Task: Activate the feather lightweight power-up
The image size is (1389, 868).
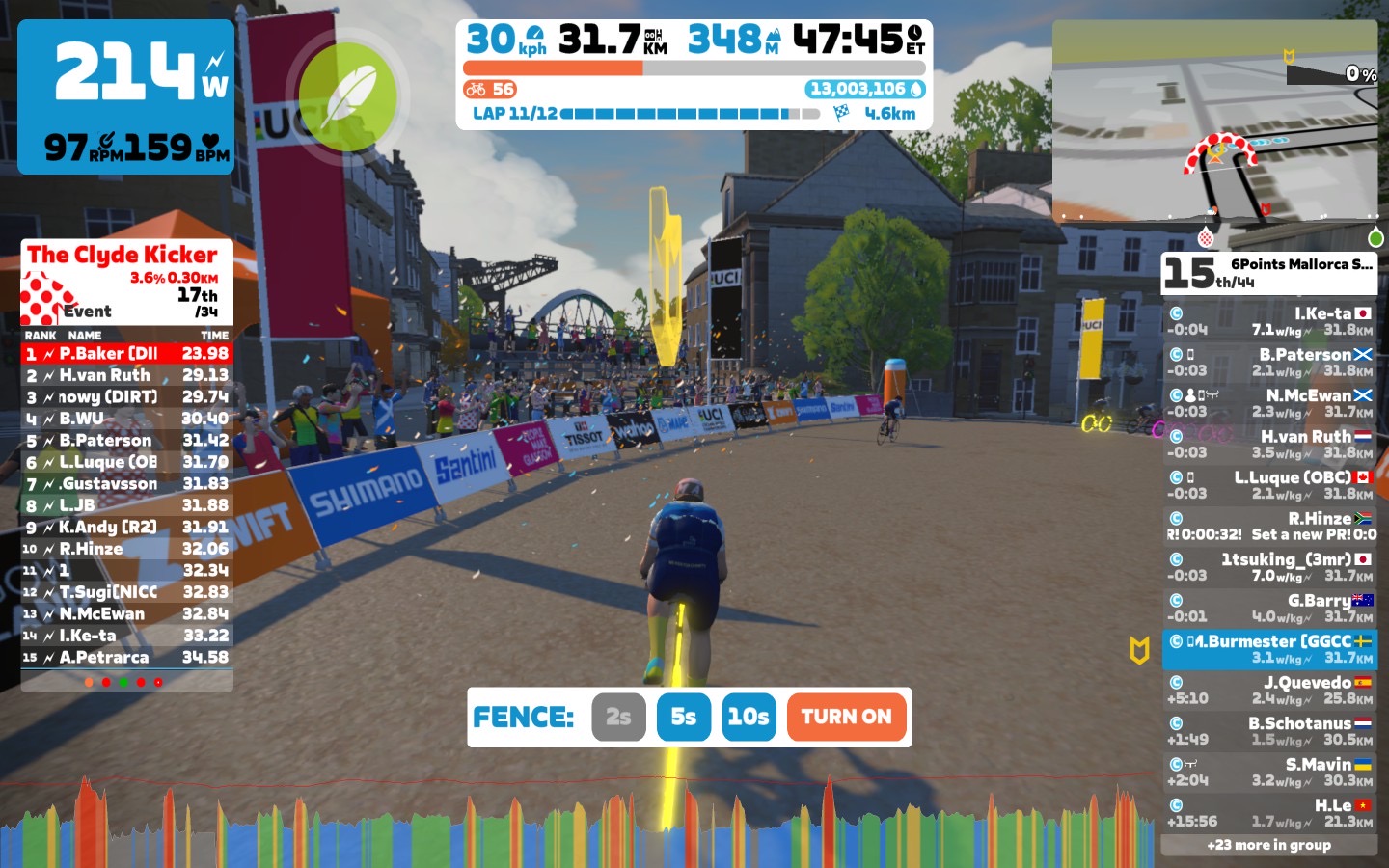Action: pos(347,96)
